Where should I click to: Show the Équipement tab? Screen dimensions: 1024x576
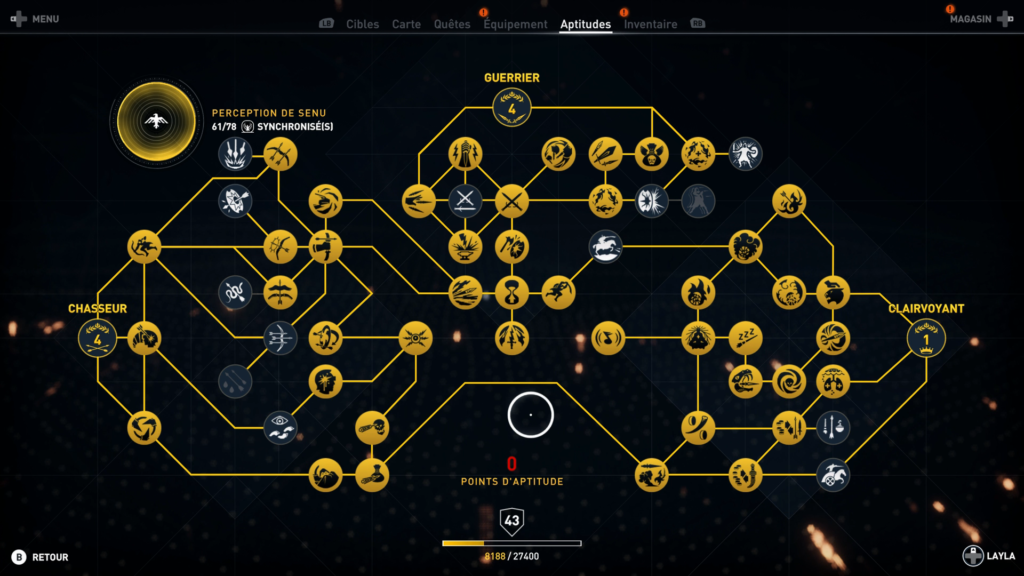point(515,24)
